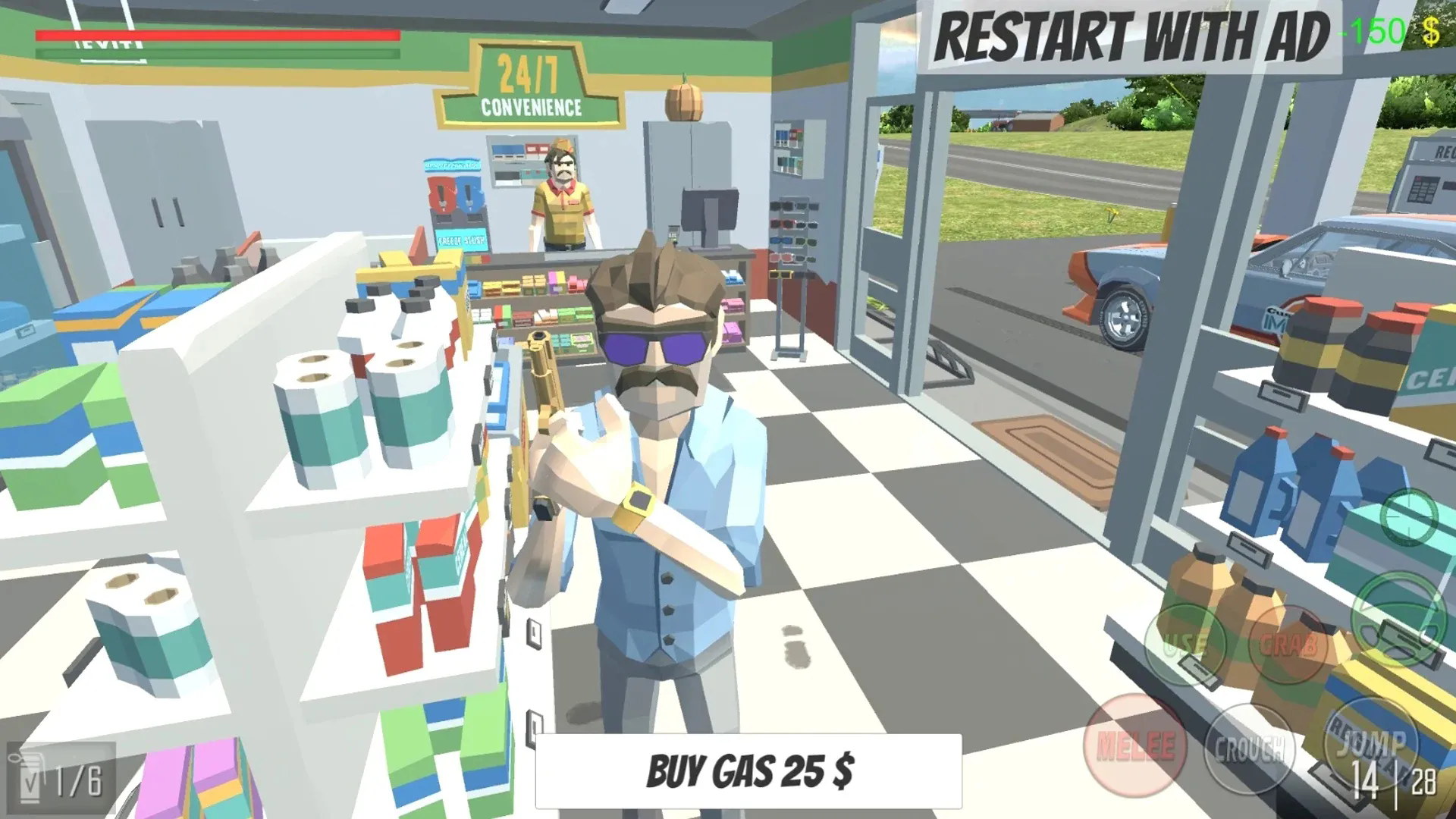This screenshot has width=1456, height=819.
Task: Tap the red Melee button
Action: [x=1135, y=745]
